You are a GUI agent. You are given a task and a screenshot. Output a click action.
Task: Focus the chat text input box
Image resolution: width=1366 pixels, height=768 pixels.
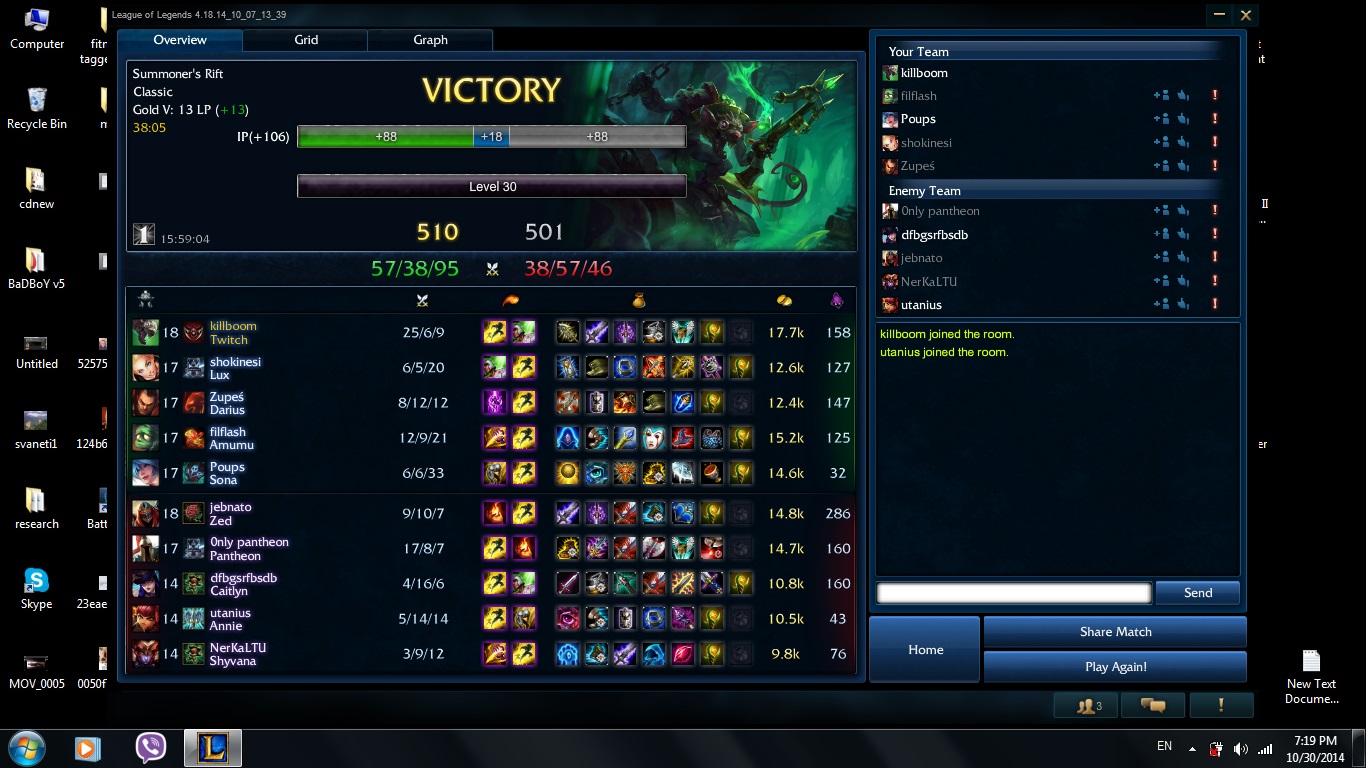(x=1013, y=593)
